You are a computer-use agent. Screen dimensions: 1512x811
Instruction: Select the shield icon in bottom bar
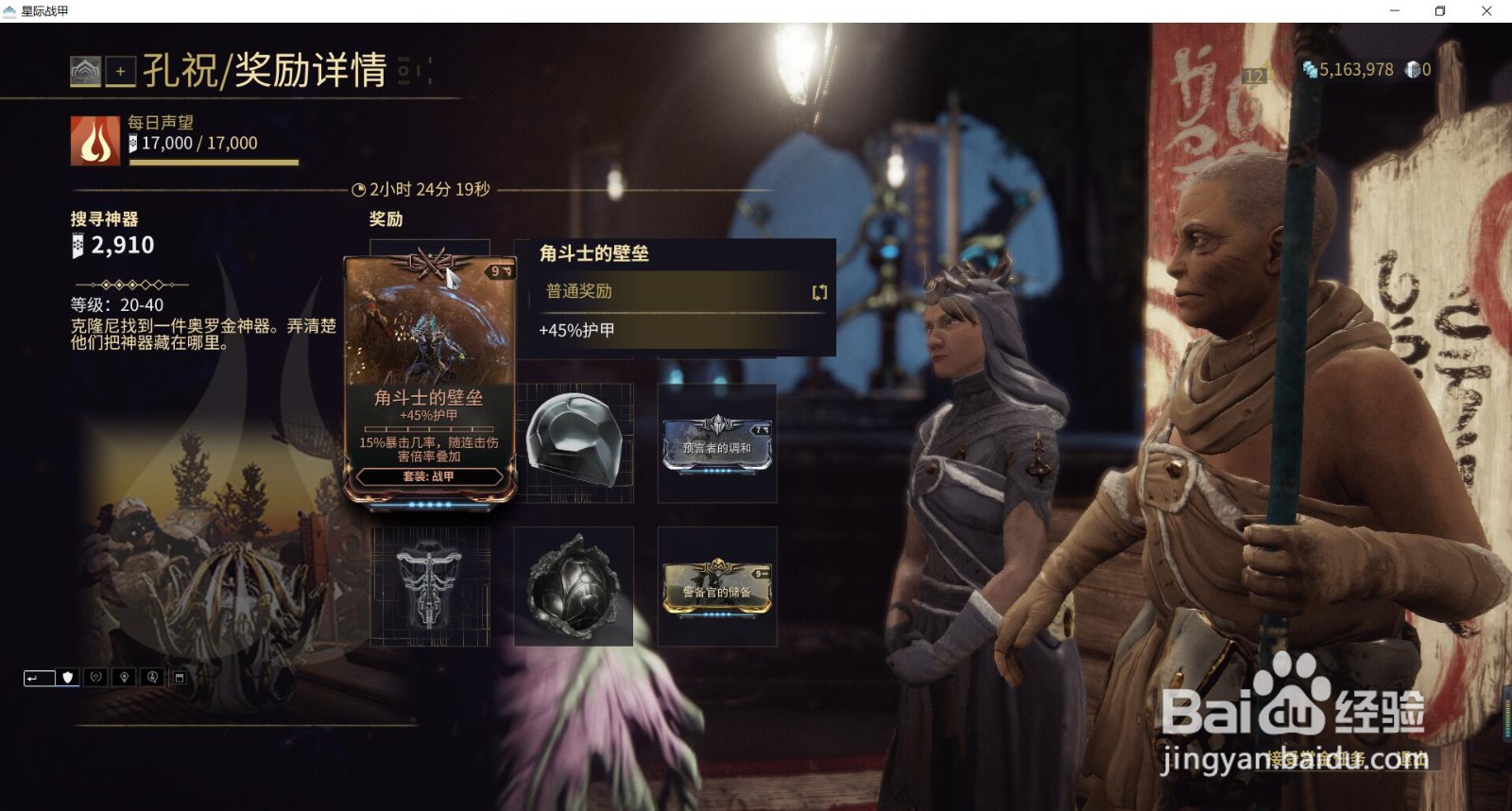(x=67, y=678)
